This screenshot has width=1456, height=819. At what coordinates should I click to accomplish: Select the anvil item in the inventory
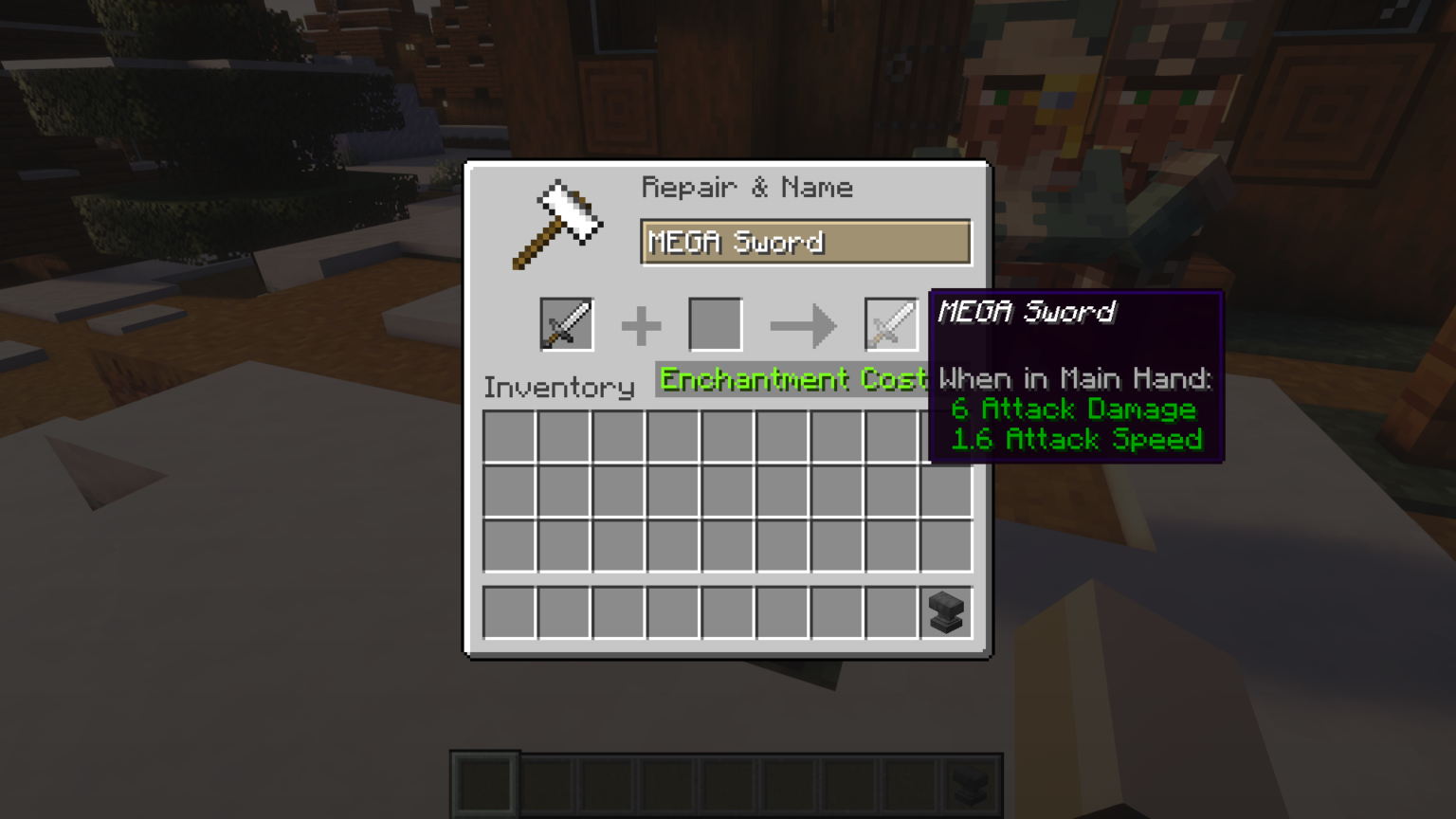tap(945, 611)
